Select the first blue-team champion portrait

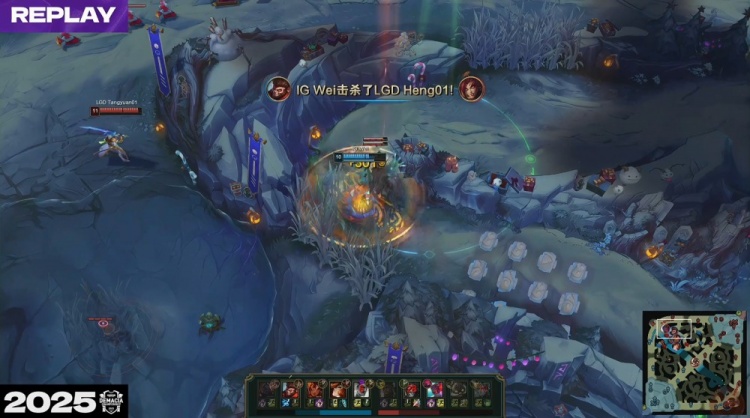tap(267, 389)
